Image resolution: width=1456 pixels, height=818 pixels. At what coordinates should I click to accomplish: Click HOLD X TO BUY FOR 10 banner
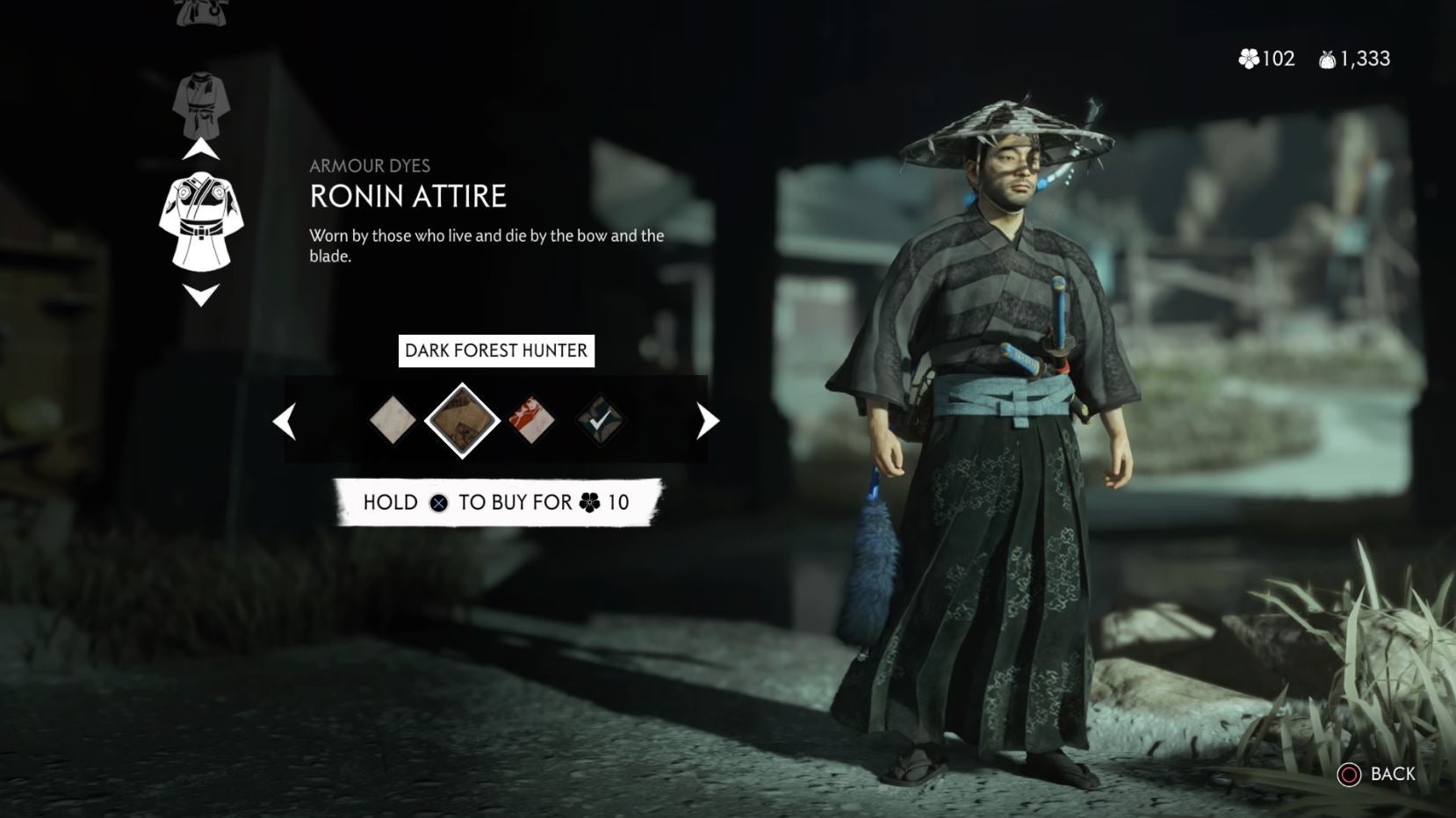[x=496, y=502]
